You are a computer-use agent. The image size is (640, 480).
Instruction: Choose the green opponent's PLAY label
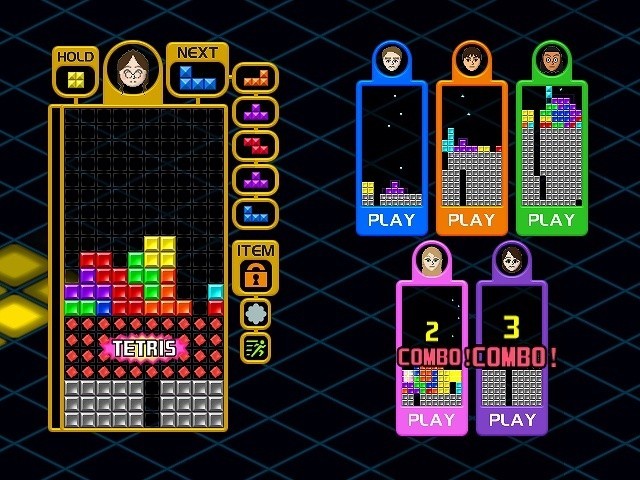click(x=551, y=220)
